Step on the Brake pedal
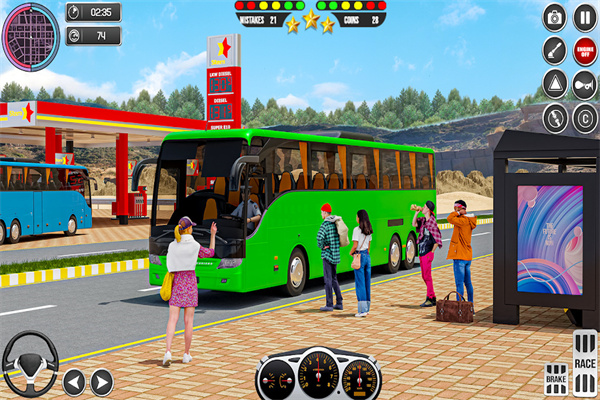This screenshot has width=600, height=400. pyautogui.click(x=556, y=379)
